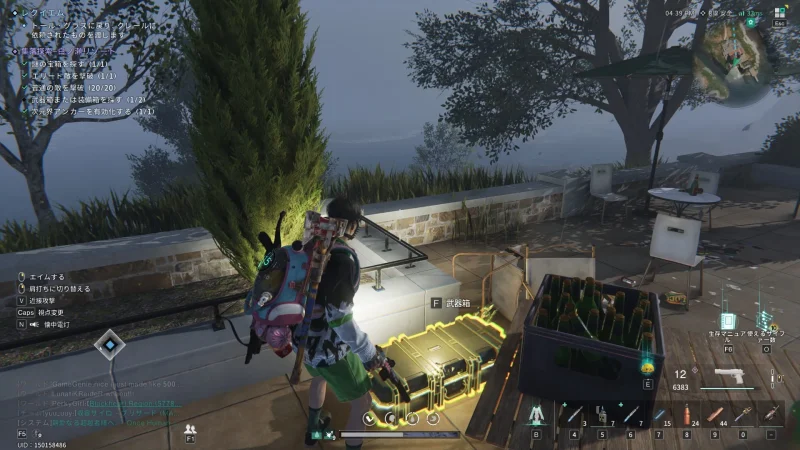Screen dimensions: 800x450
Task: Open the team members icon
Action: click(x=190, y=428)
